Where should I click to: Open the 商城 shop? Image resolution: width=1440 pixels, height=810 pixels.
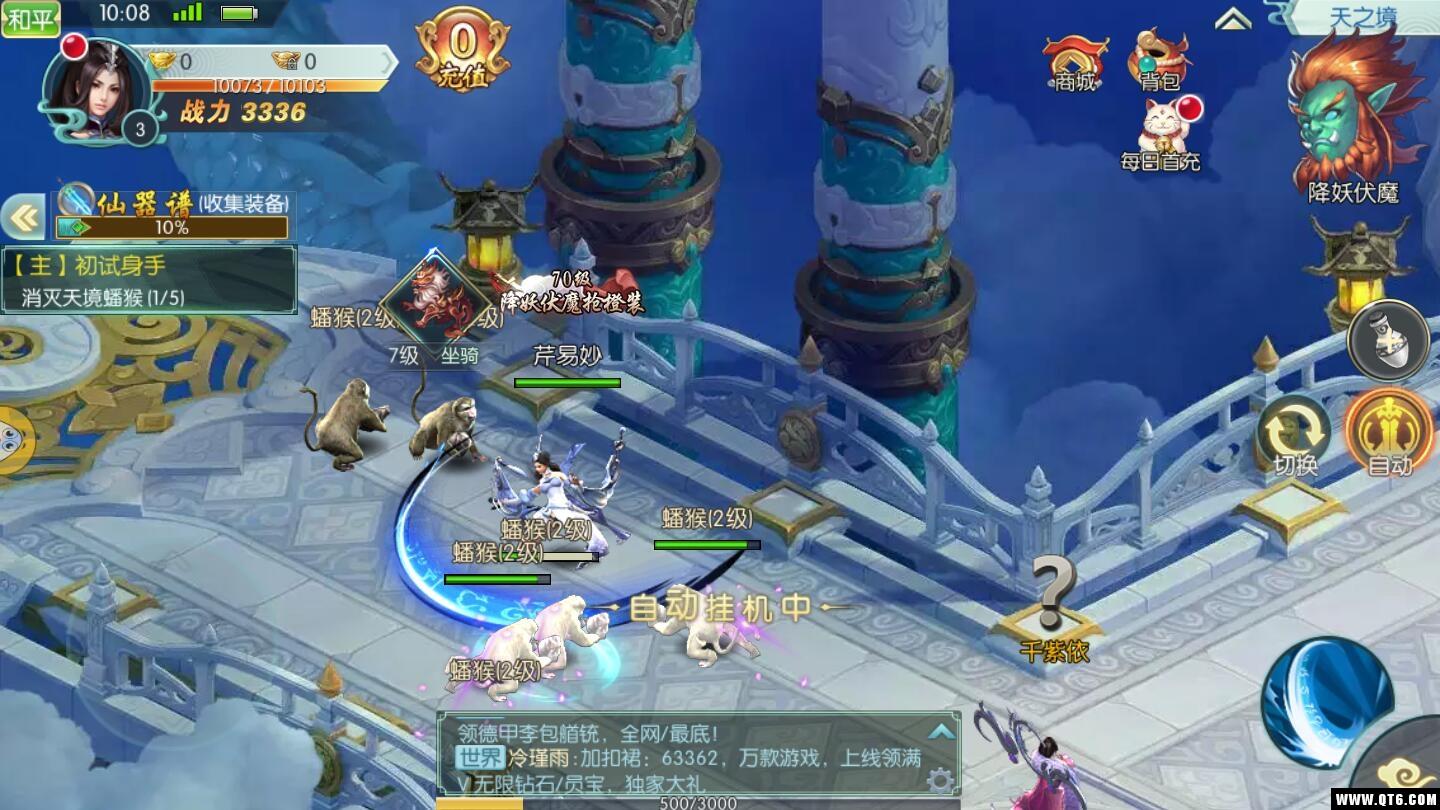(x=1075, y=62)
